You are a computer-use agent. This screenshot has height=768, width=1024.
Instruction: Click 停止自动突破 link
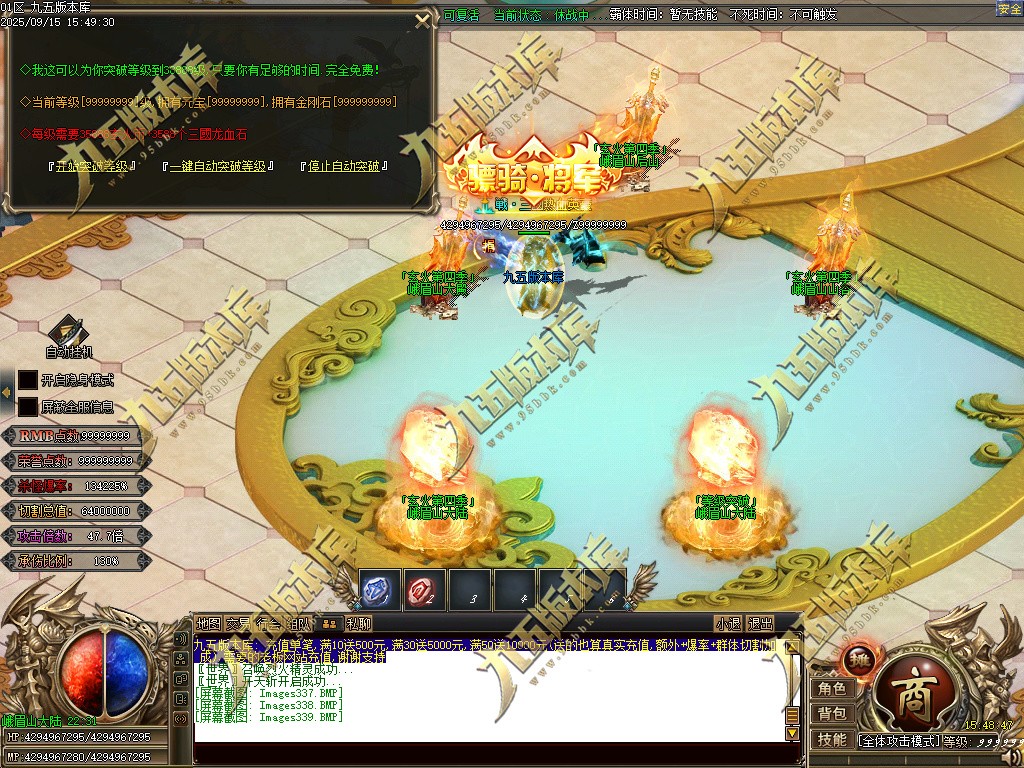click(343, 166)
